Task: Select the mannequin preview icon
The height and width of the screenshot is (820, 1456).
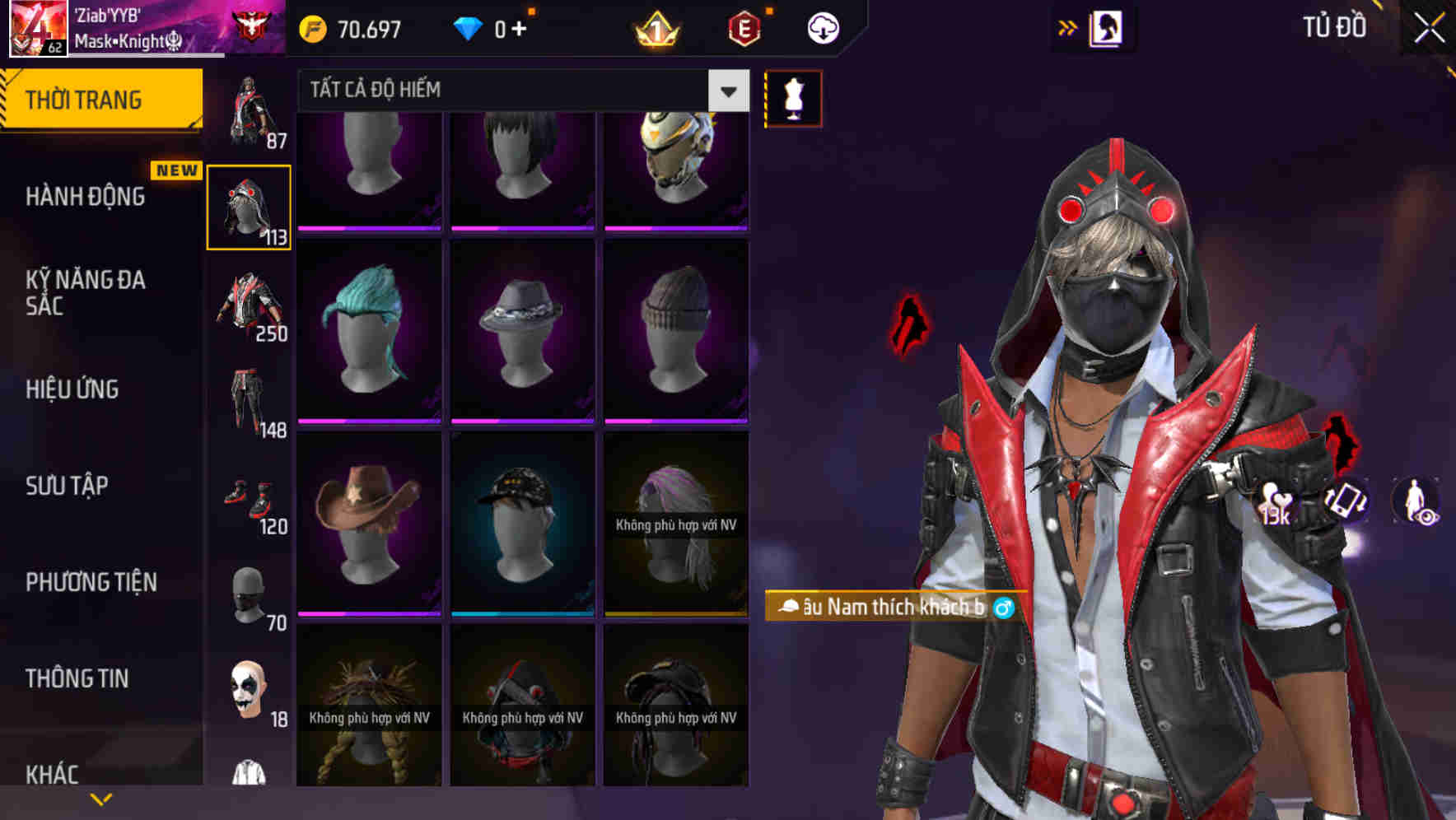Action: coord(793,97)
